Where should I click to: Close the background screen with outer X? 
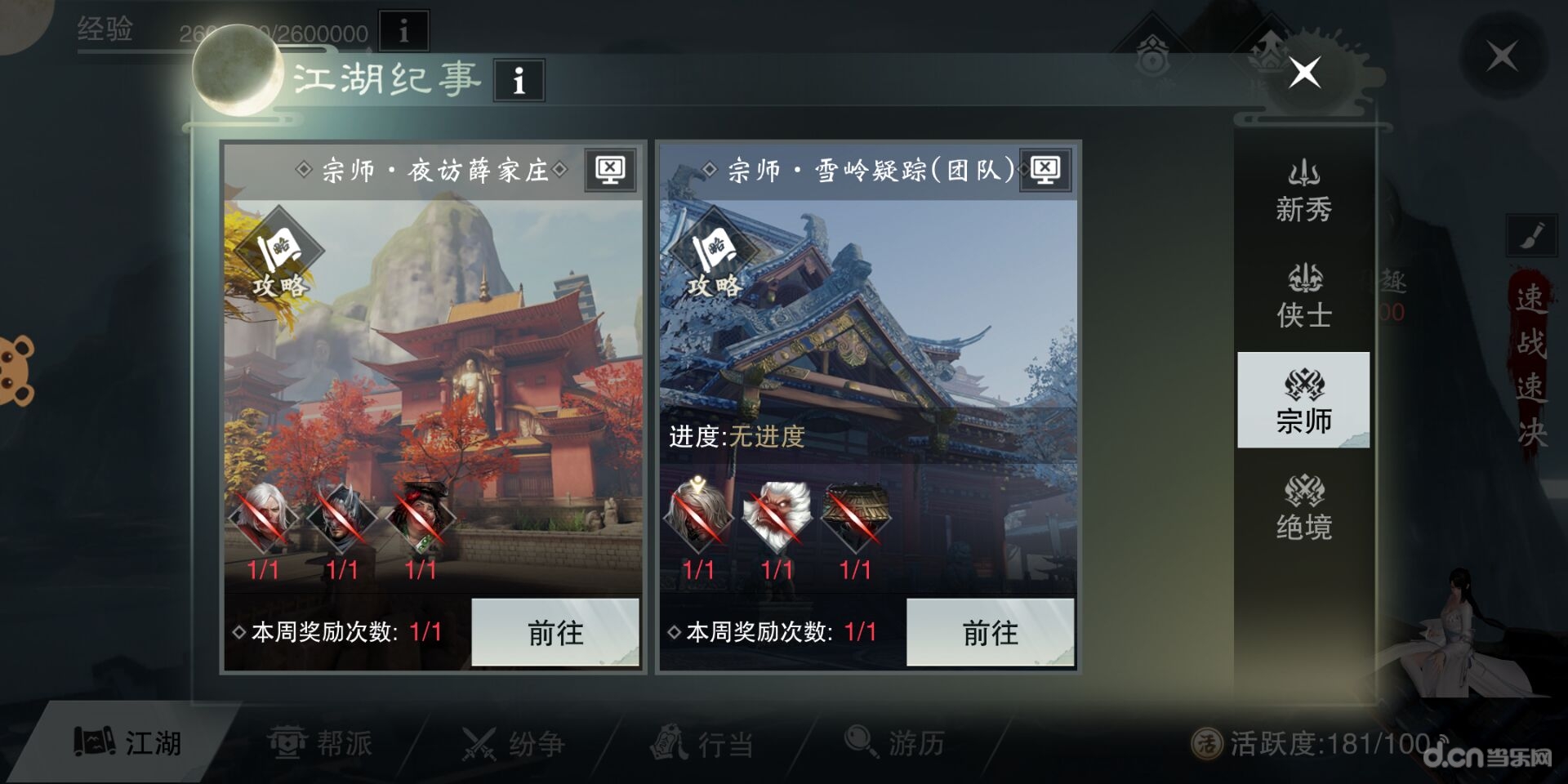coord(1502,56)
